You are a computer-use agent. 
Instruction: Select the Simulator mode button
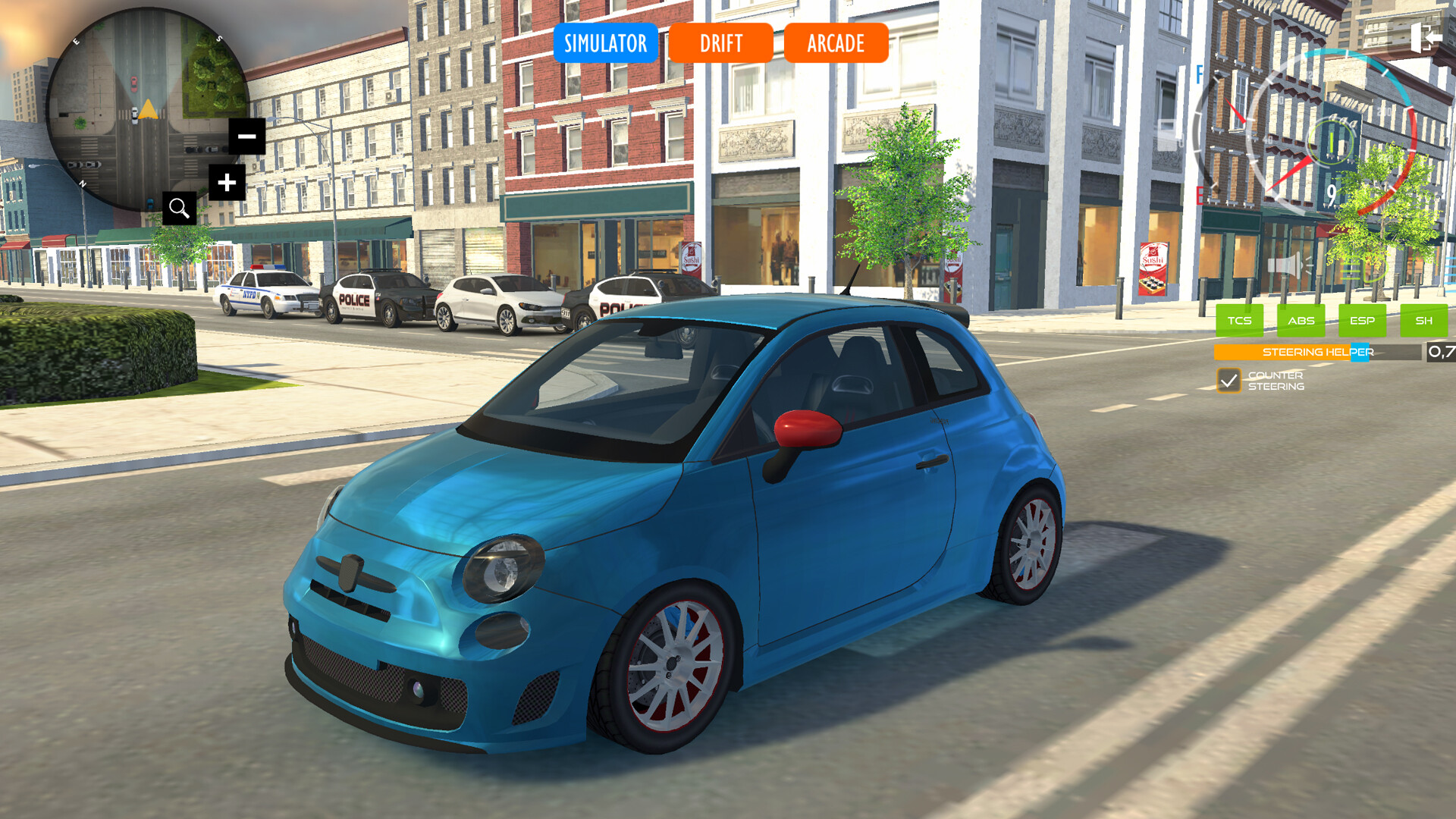(607, 43)
